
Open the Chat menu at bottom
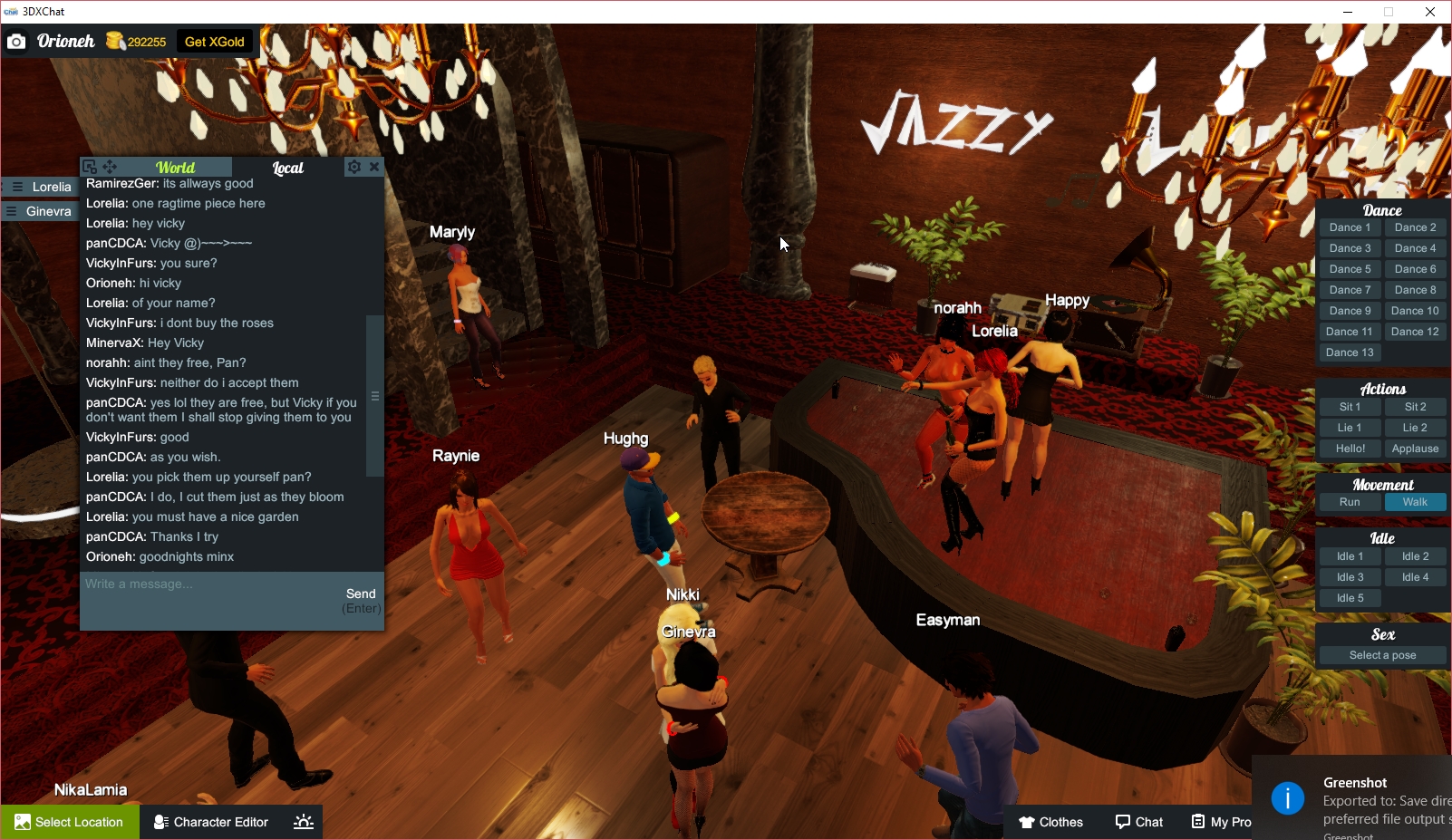click(1139, 822)
